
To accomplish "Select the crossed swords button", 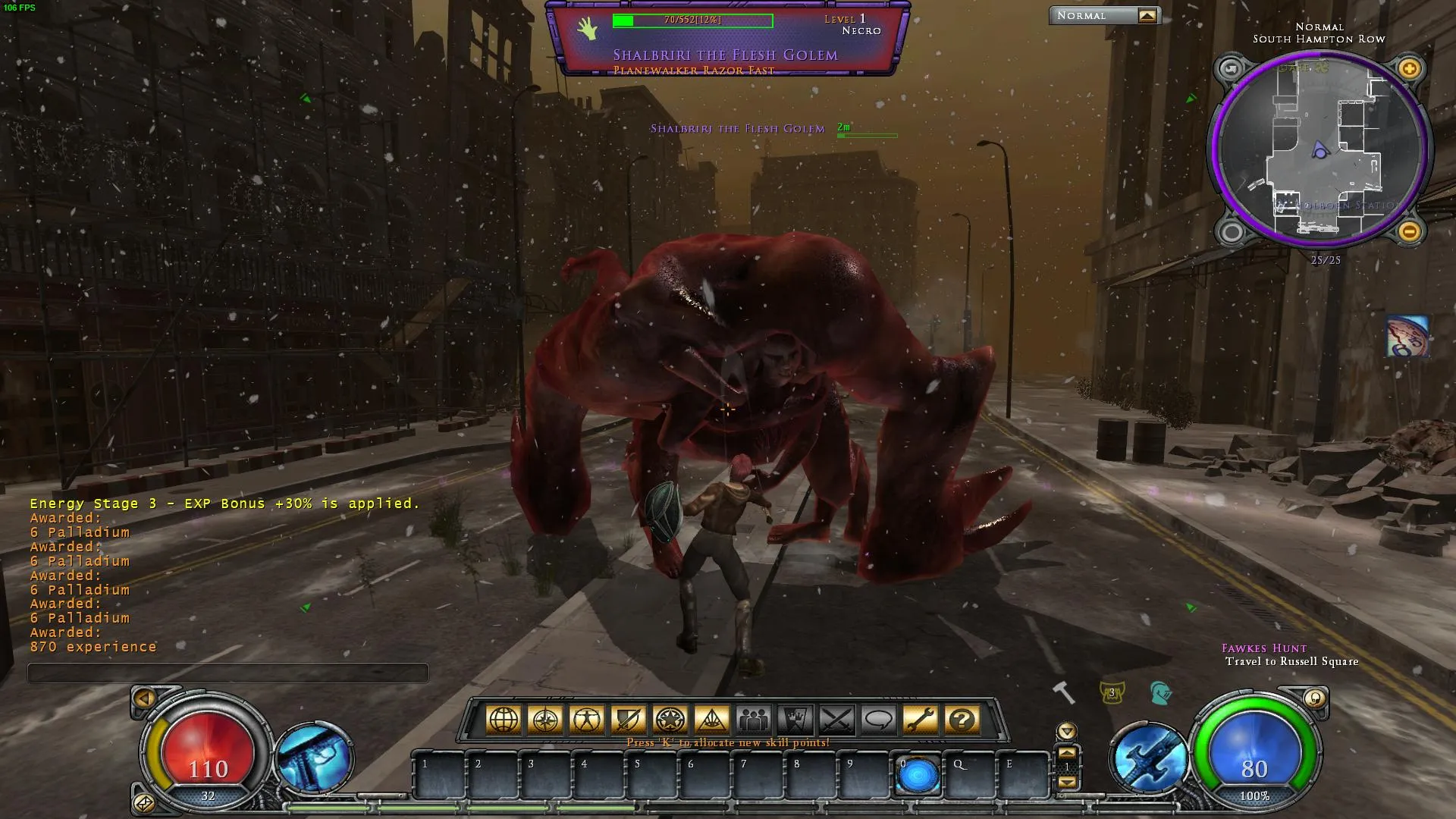I will (x=837, y=720).
